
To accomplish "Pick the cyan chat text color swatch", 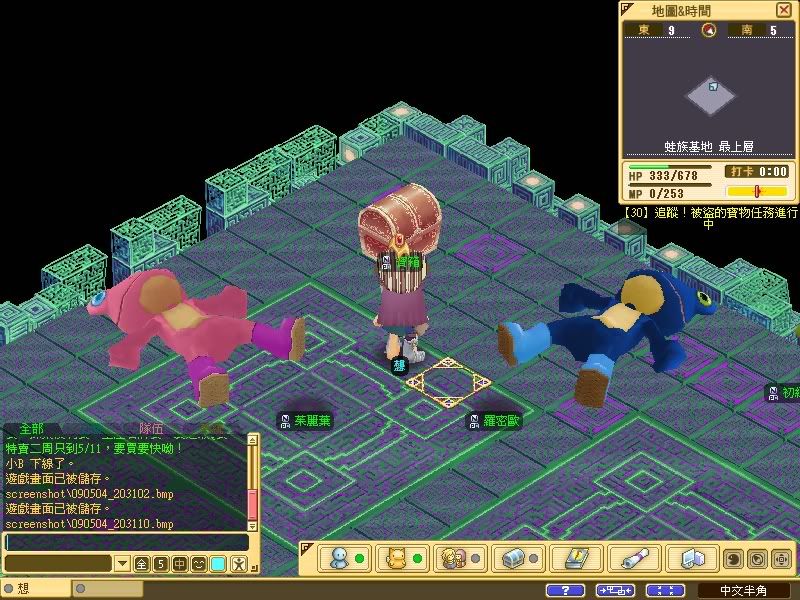I will pos(218,564).
